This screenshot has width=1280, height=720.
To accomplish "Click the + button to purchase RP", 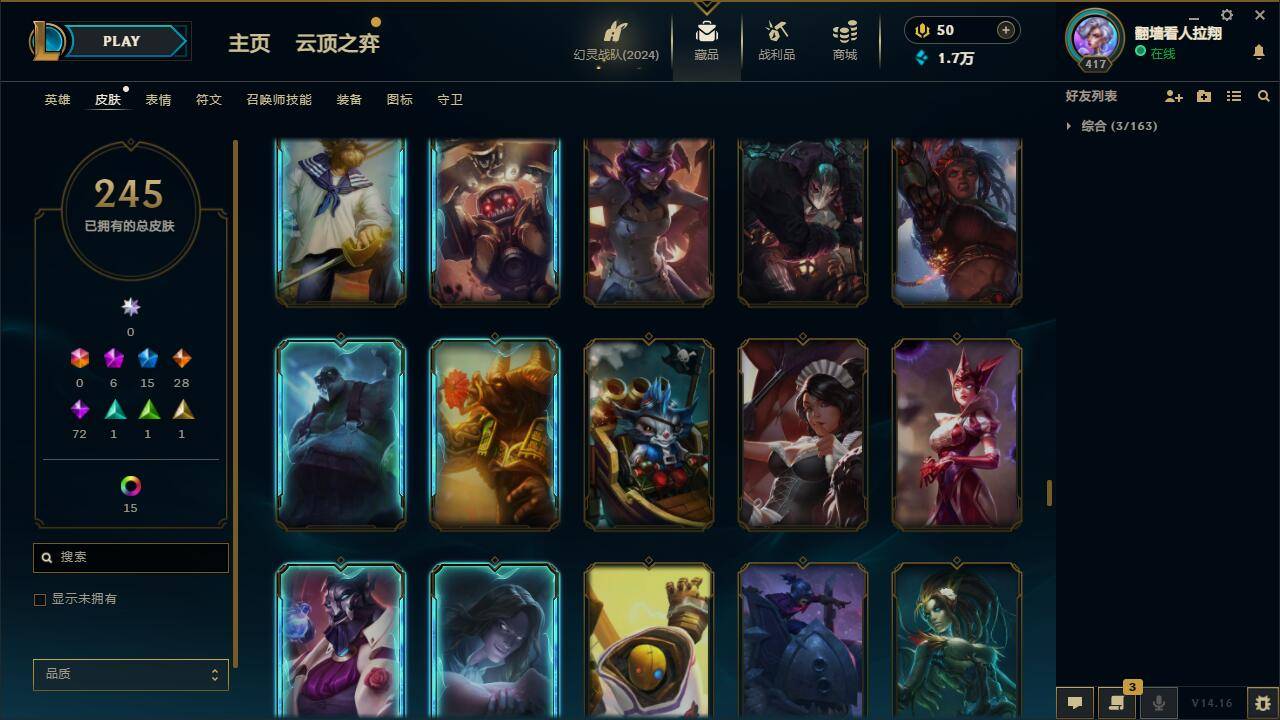I will [x=1003, y=29].
